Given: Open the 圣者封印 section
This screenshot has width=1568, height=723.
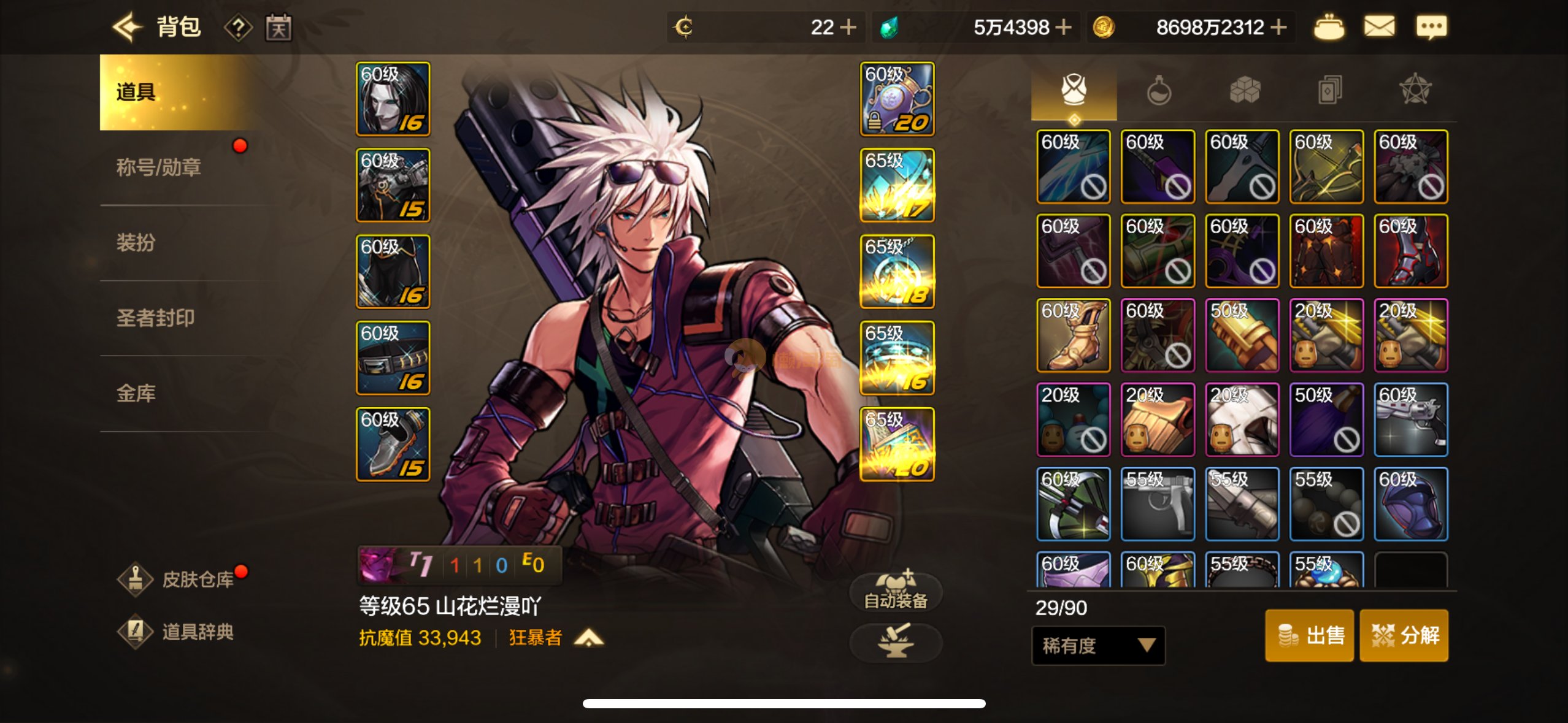Looking at the screenshot, I should (155, 318).
